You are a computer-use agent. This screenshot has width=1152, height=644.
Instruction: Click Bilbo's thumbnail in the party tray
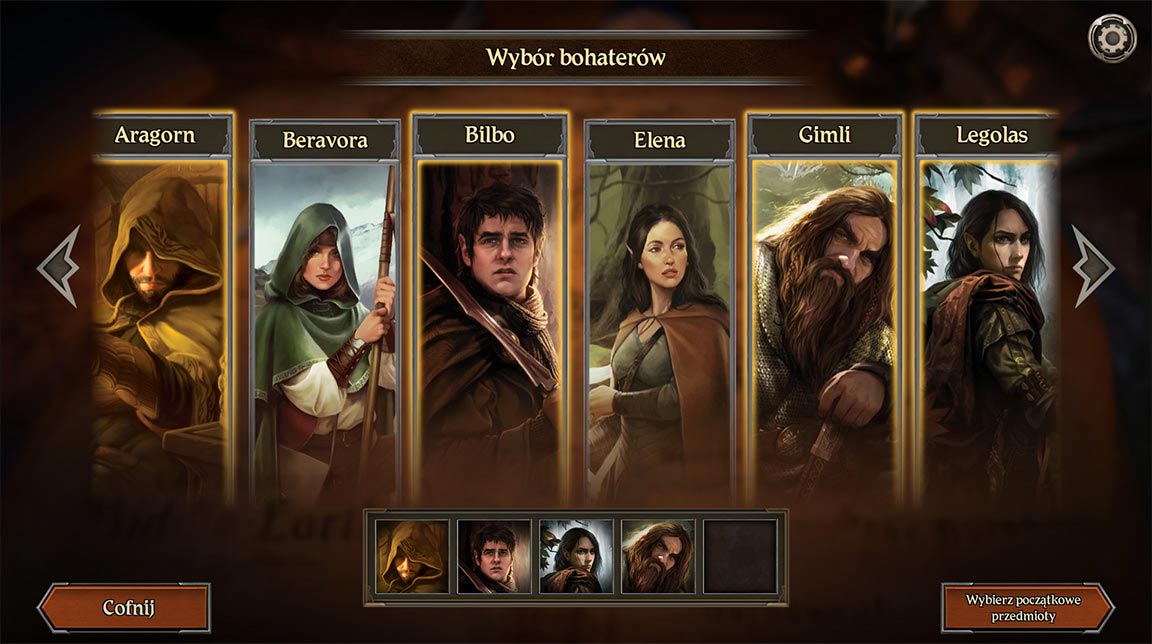pos(494,556)
